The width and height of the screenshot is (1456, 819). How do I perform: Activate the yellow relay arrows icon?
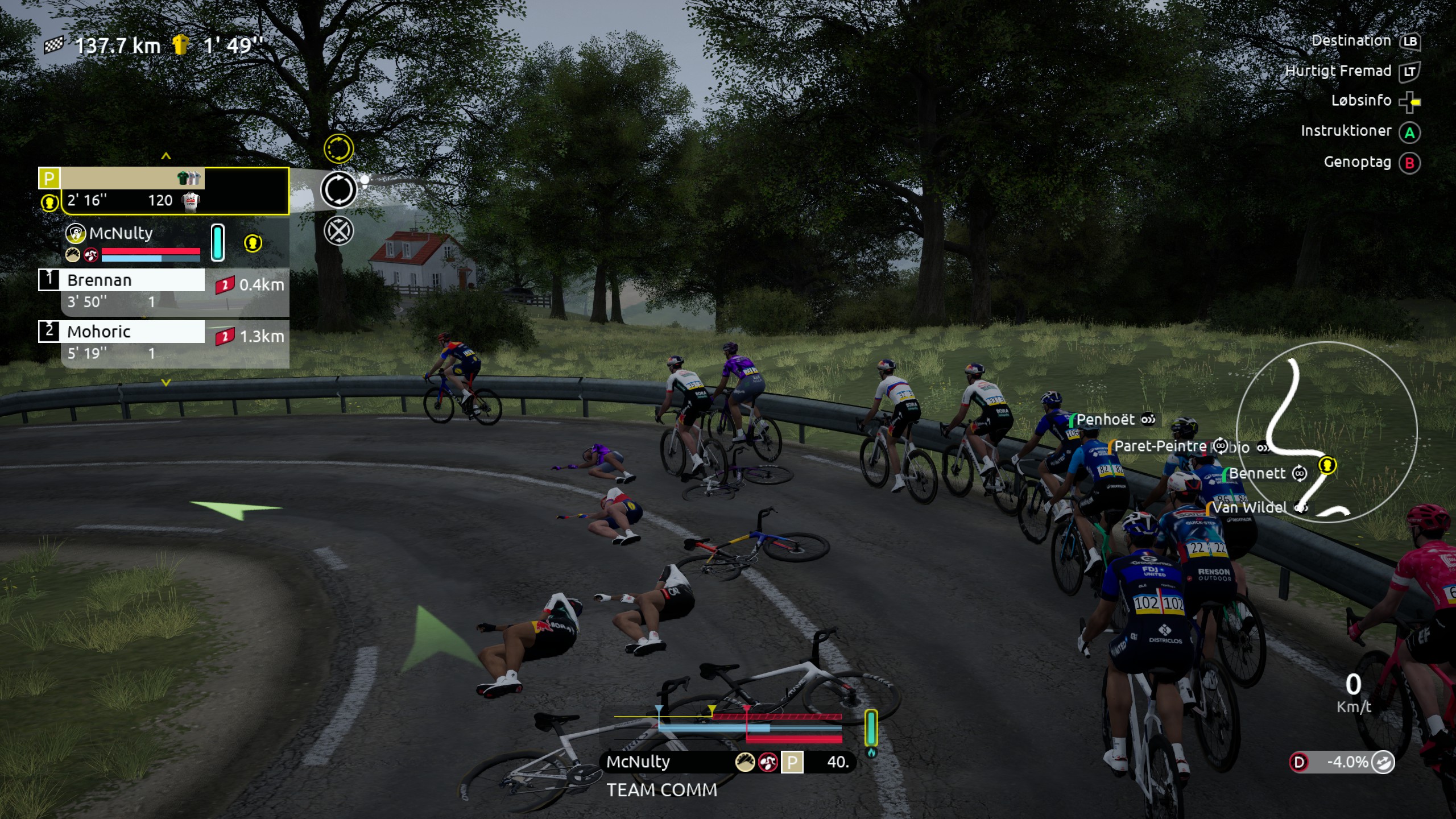click(x=338, y=149)
